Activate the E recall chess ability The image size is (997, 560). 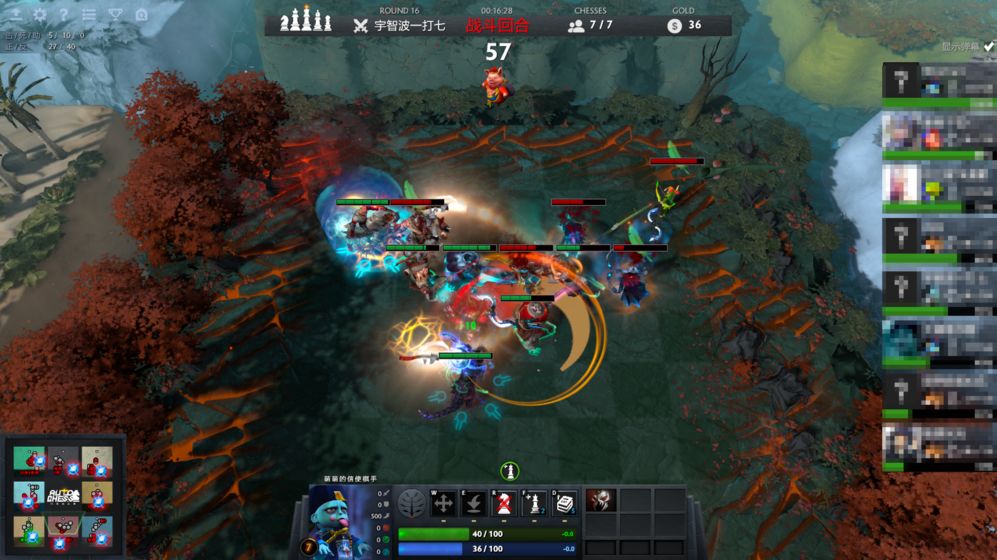474,504
